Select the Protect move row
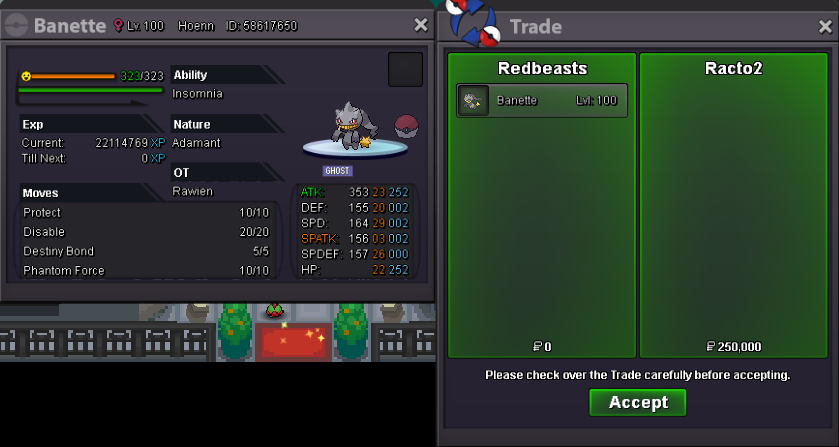 (145, 213)
